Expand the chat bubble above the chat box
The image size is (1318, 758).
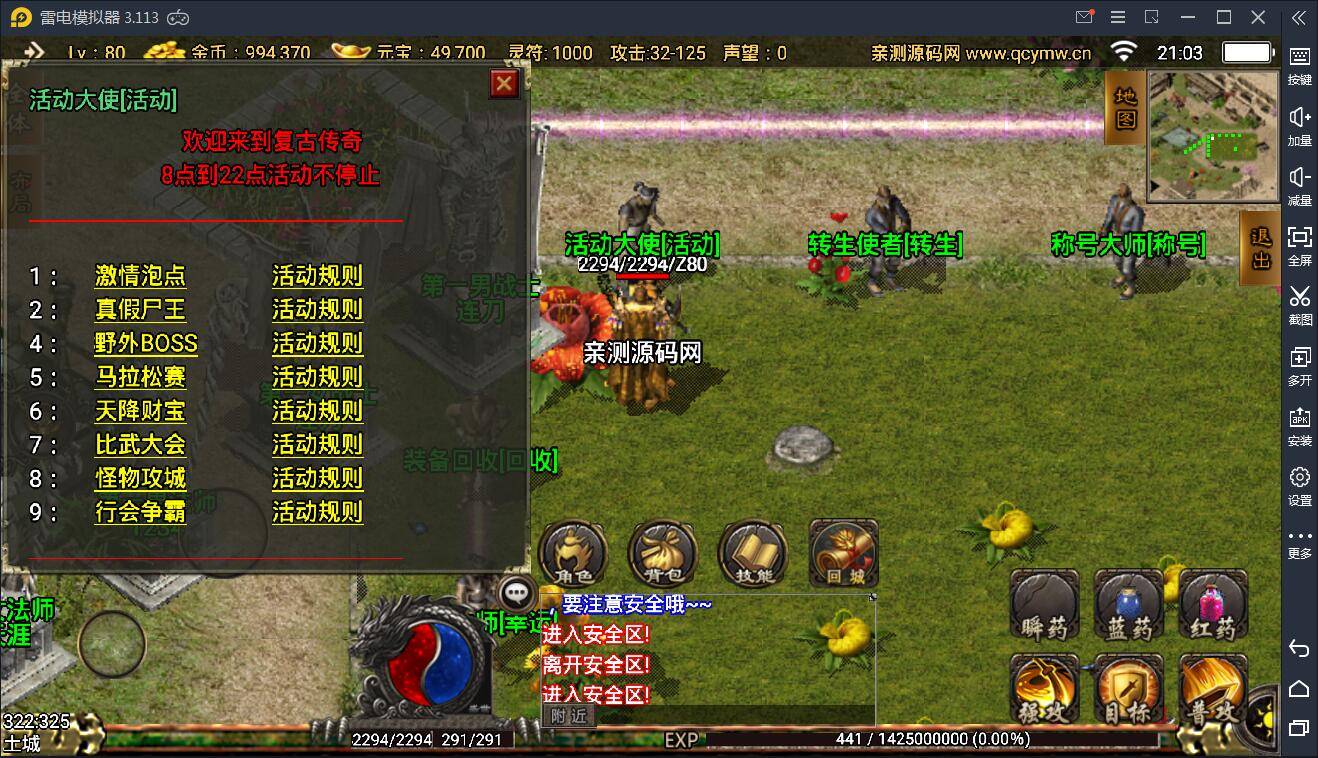click(519, 593)
